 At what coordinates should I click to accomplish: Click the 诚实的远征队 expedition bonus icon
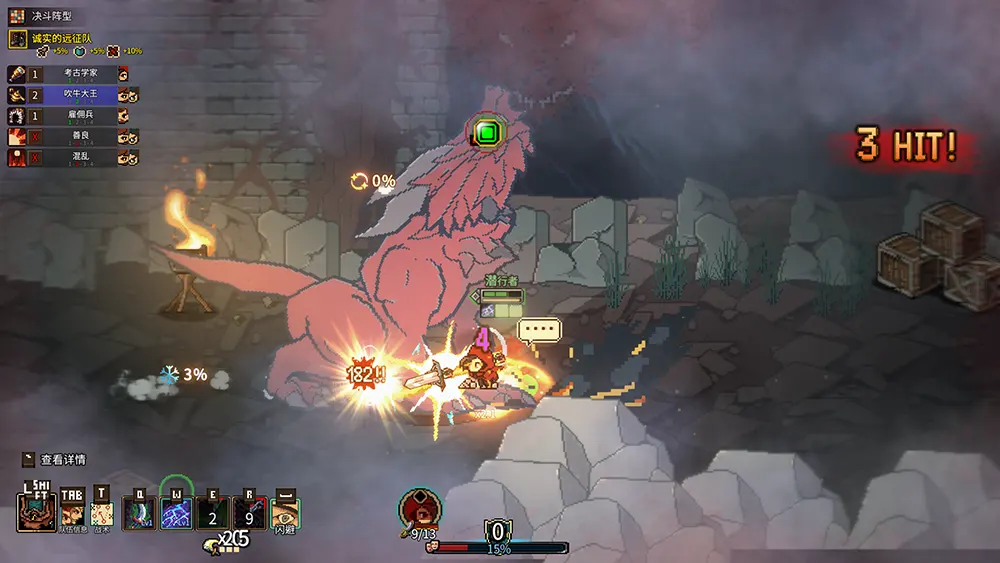click(17, 39)
